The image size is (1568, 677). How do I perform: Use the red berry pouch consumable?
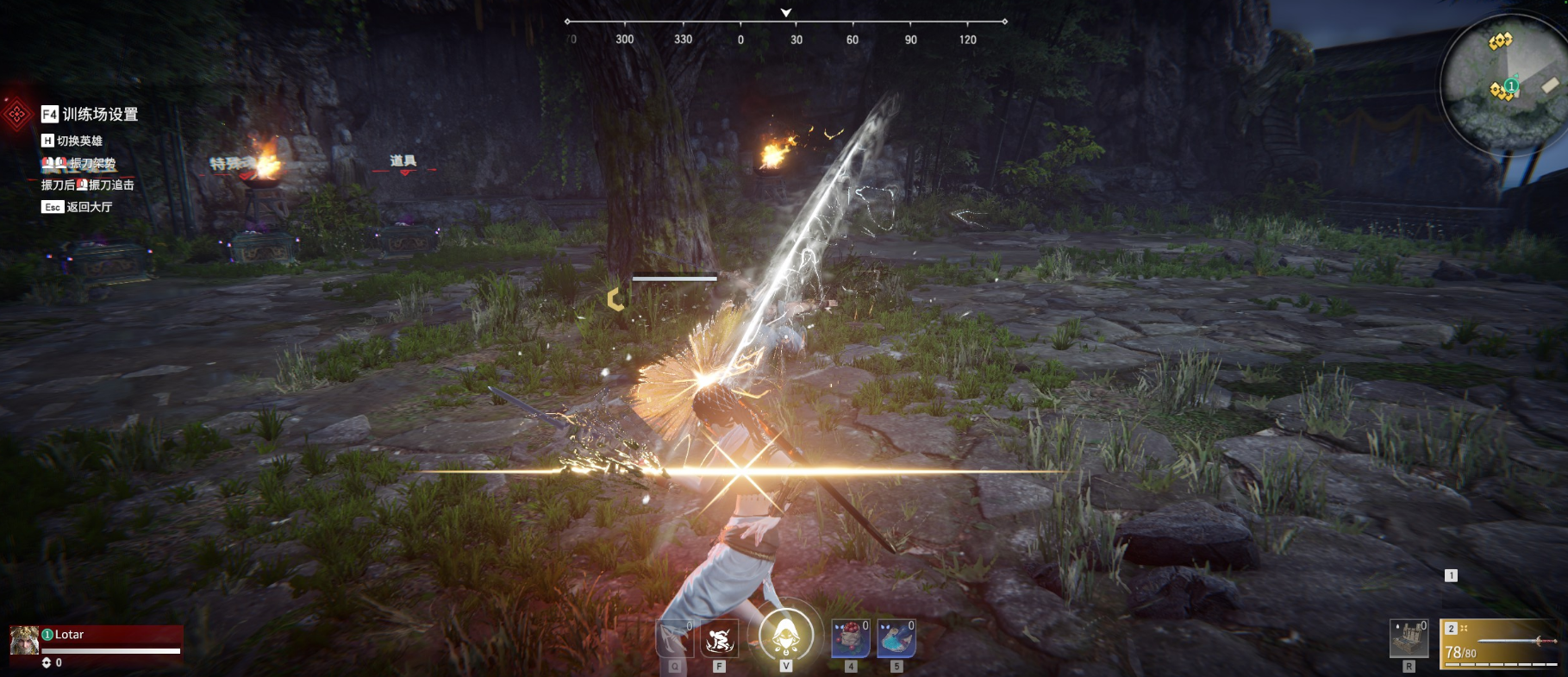click(x=850, y=640)
